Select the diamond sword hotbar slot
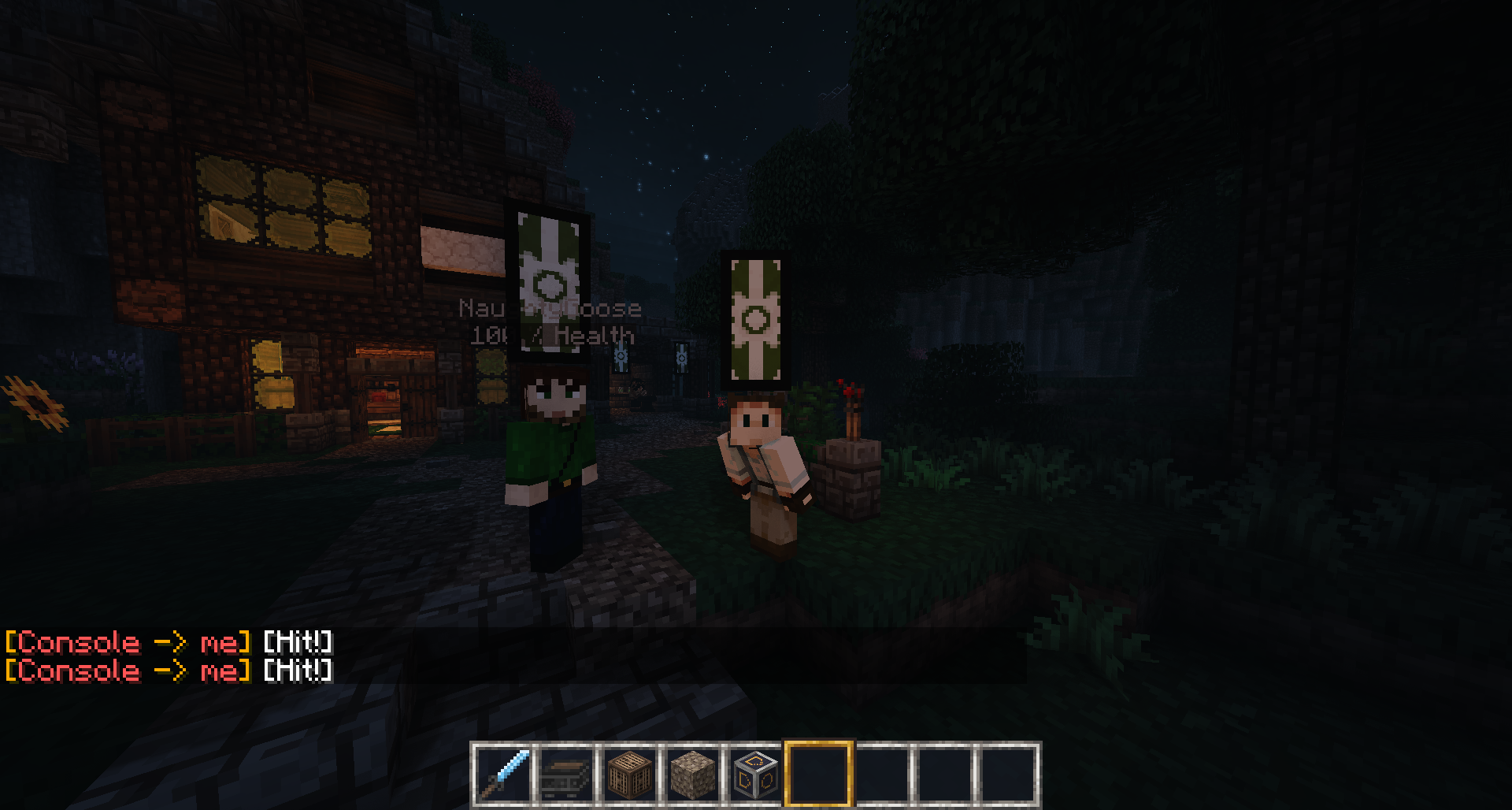This screenshot has height=810, width=1512. pos(503,774)
